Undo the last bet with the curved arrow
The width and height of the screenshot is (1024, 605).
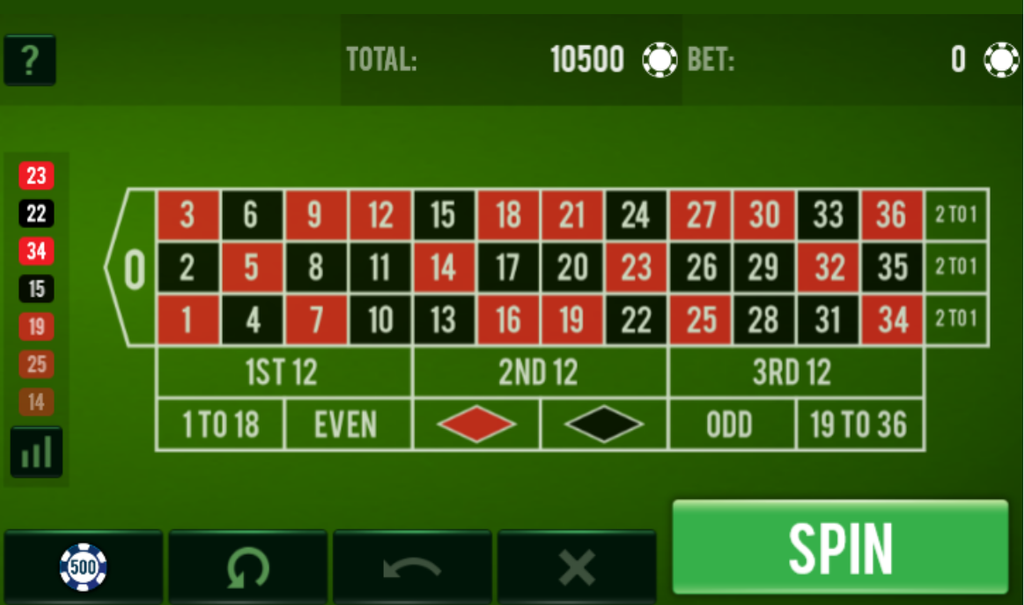click(412, 567)
